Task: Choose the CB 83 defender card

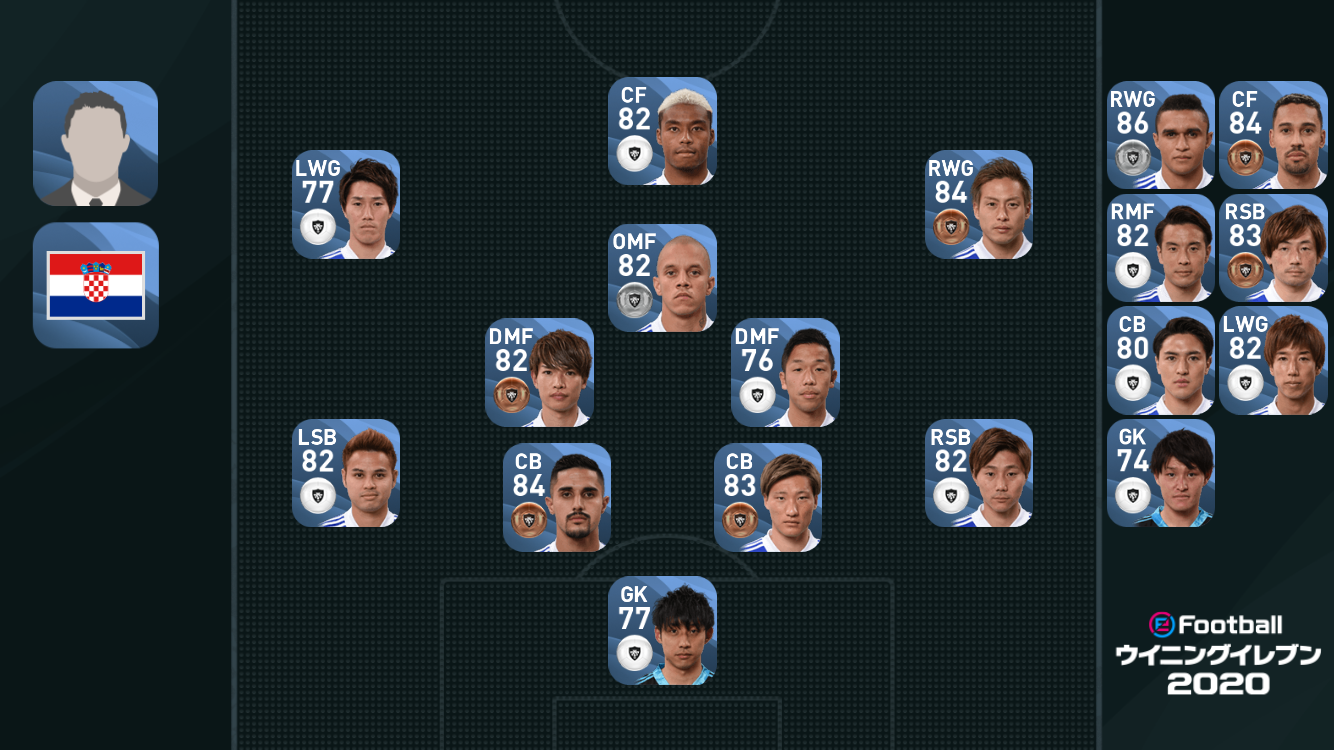Action: [768, 497]
